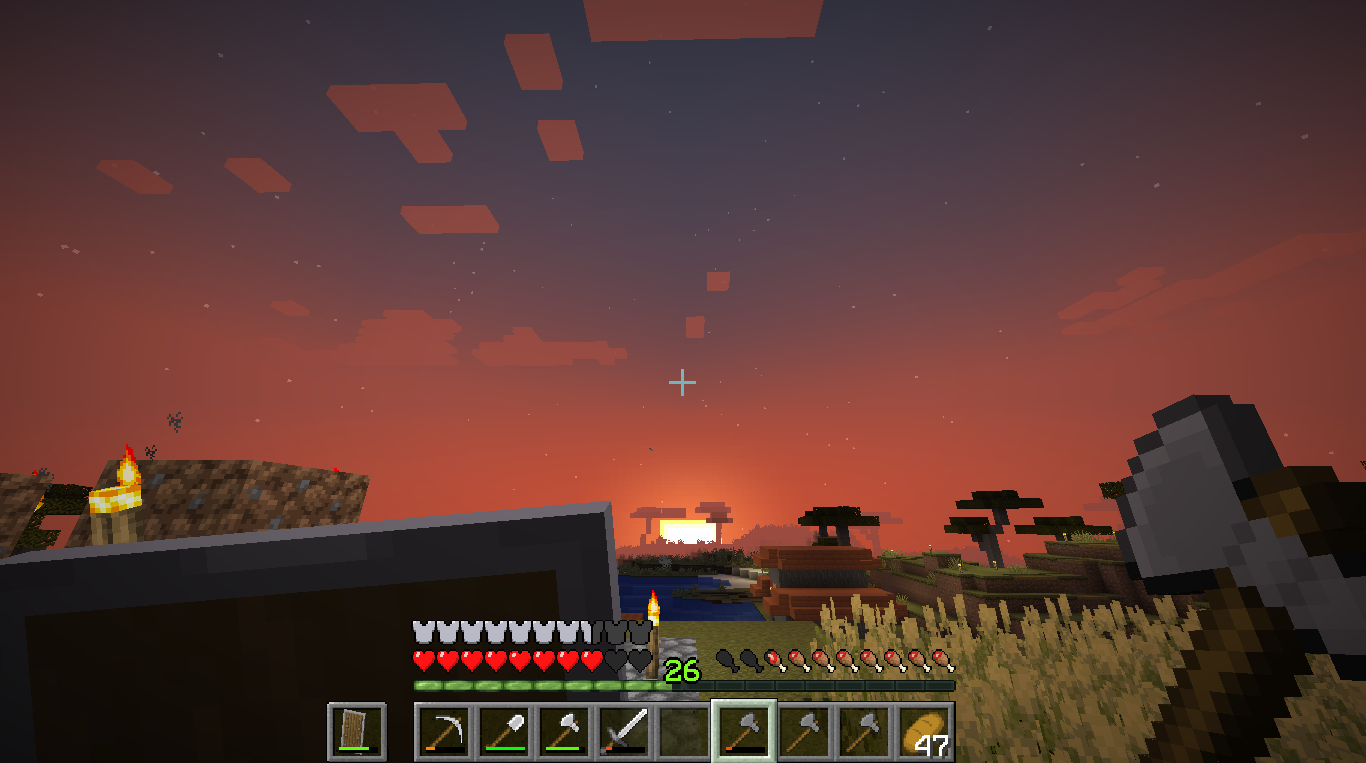The image size is (1366, 763).
Task: Select the iron pickaxe hotbar slot
Action: 445,731
